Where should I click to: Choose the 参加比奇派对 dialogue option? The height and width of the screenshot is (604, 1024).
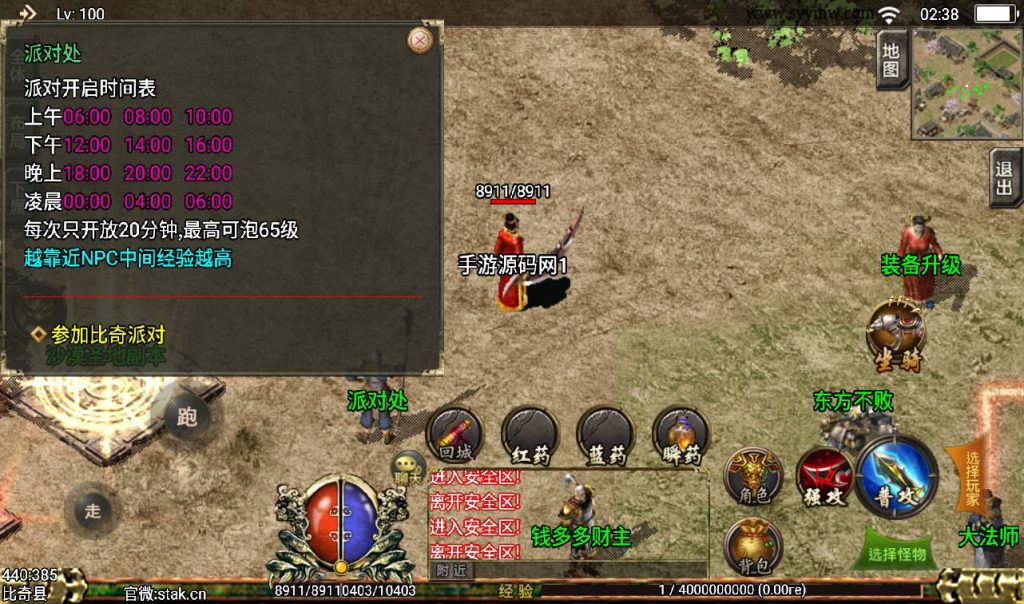point(108,335)
